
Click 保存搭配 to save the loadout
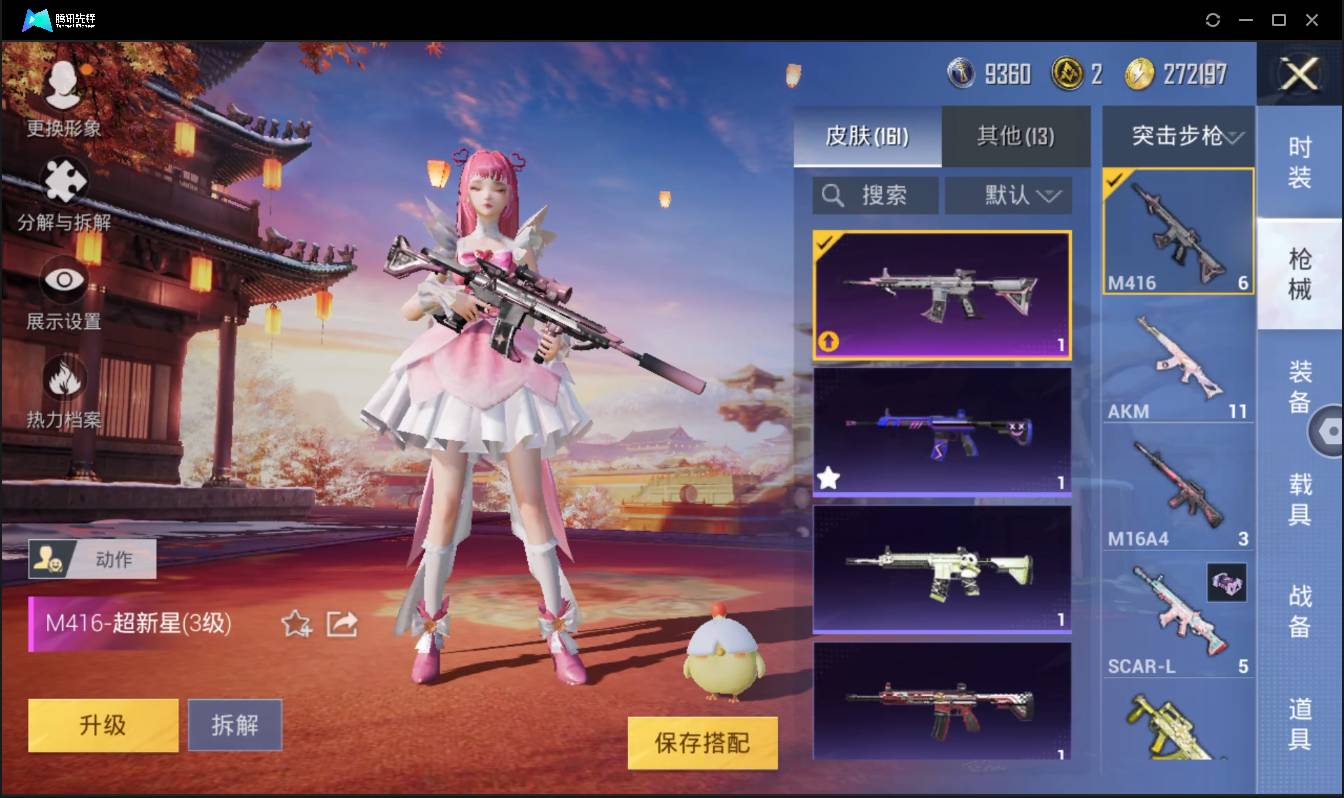(x=702, y=744)
